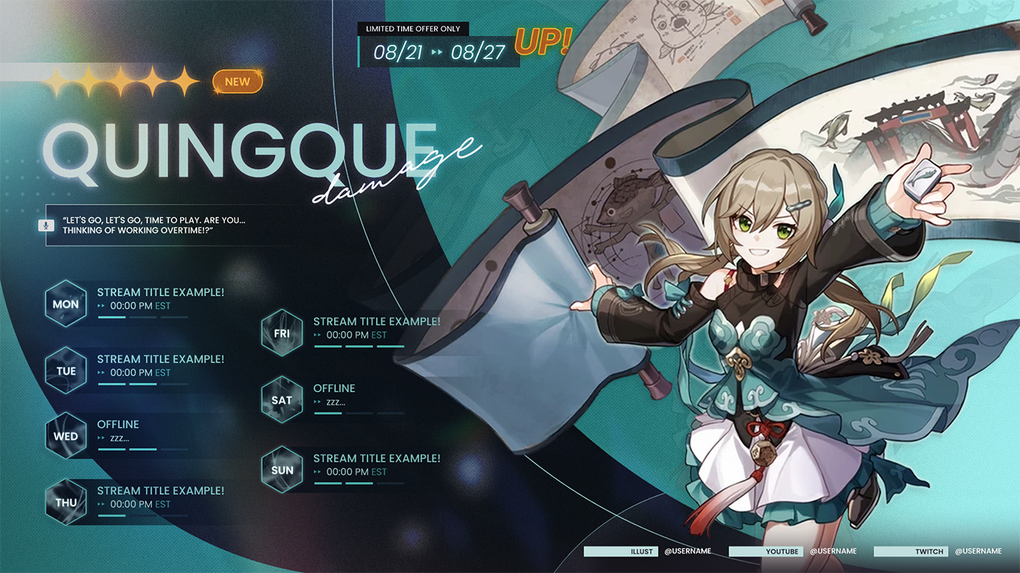The width and height of the screenshot is (1020, 573).
Task: Open the ILLUST credit label
Action: (620, 551)
